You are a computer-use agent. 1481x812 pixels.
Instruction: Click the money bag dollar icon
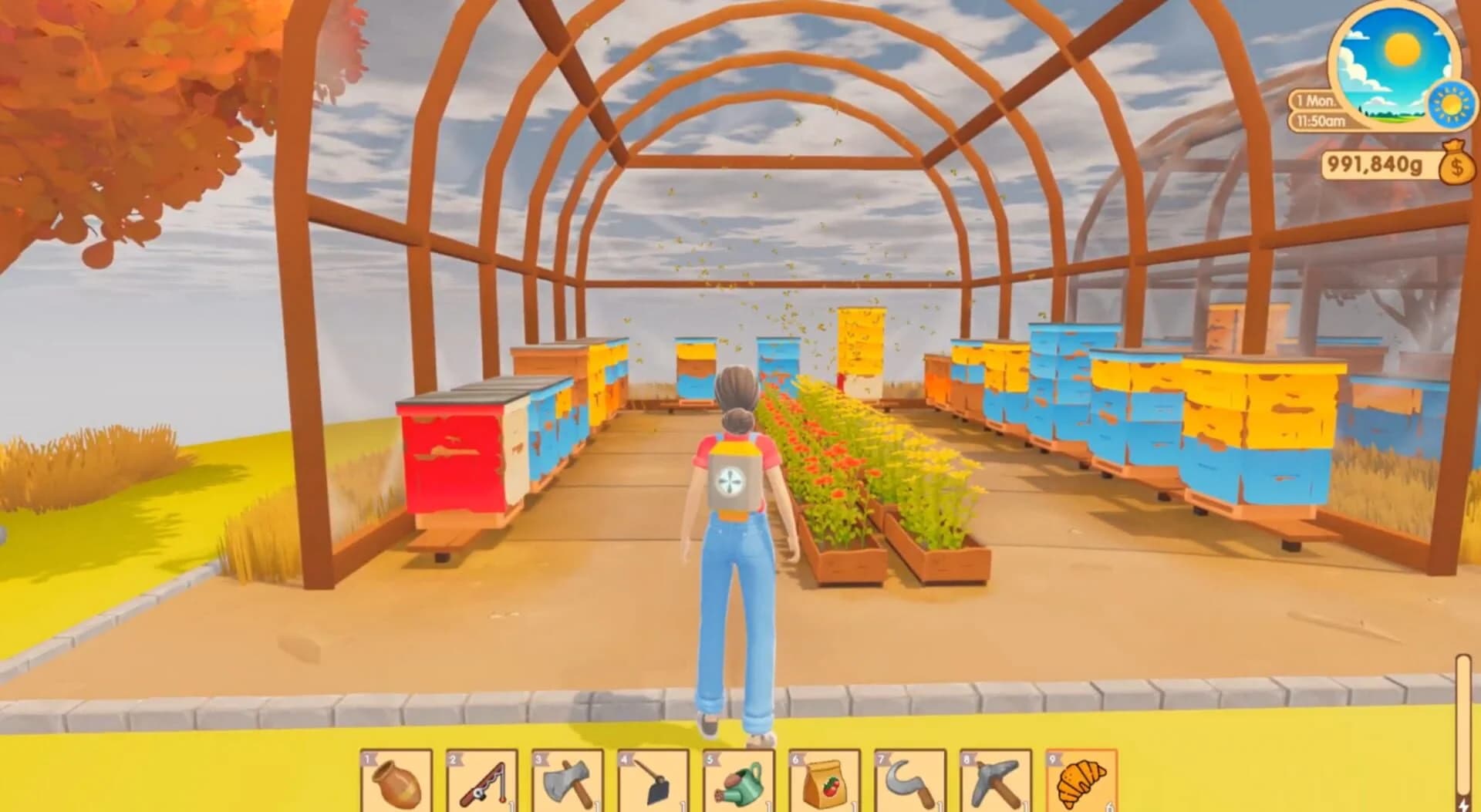(1455, 164)
